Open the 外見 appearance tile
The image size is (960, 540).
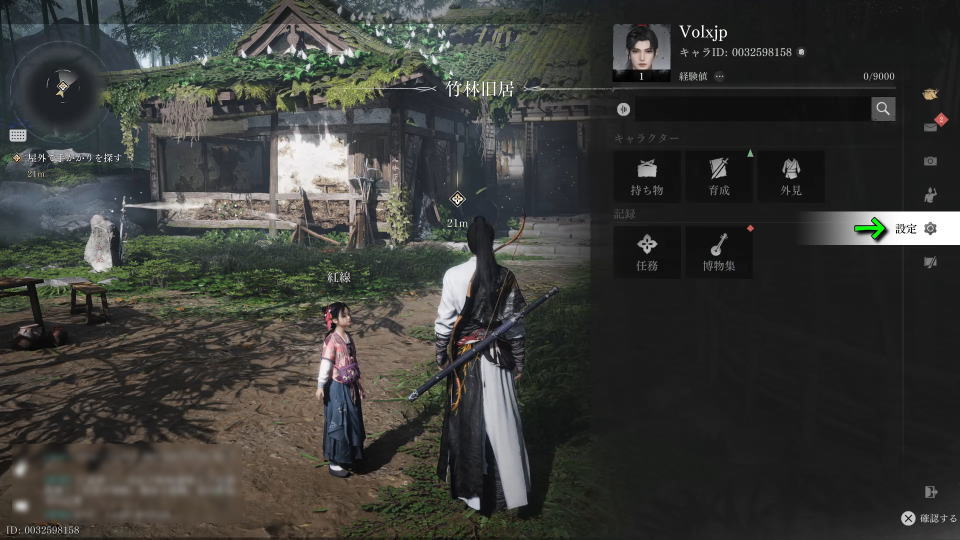click(791, 176)
